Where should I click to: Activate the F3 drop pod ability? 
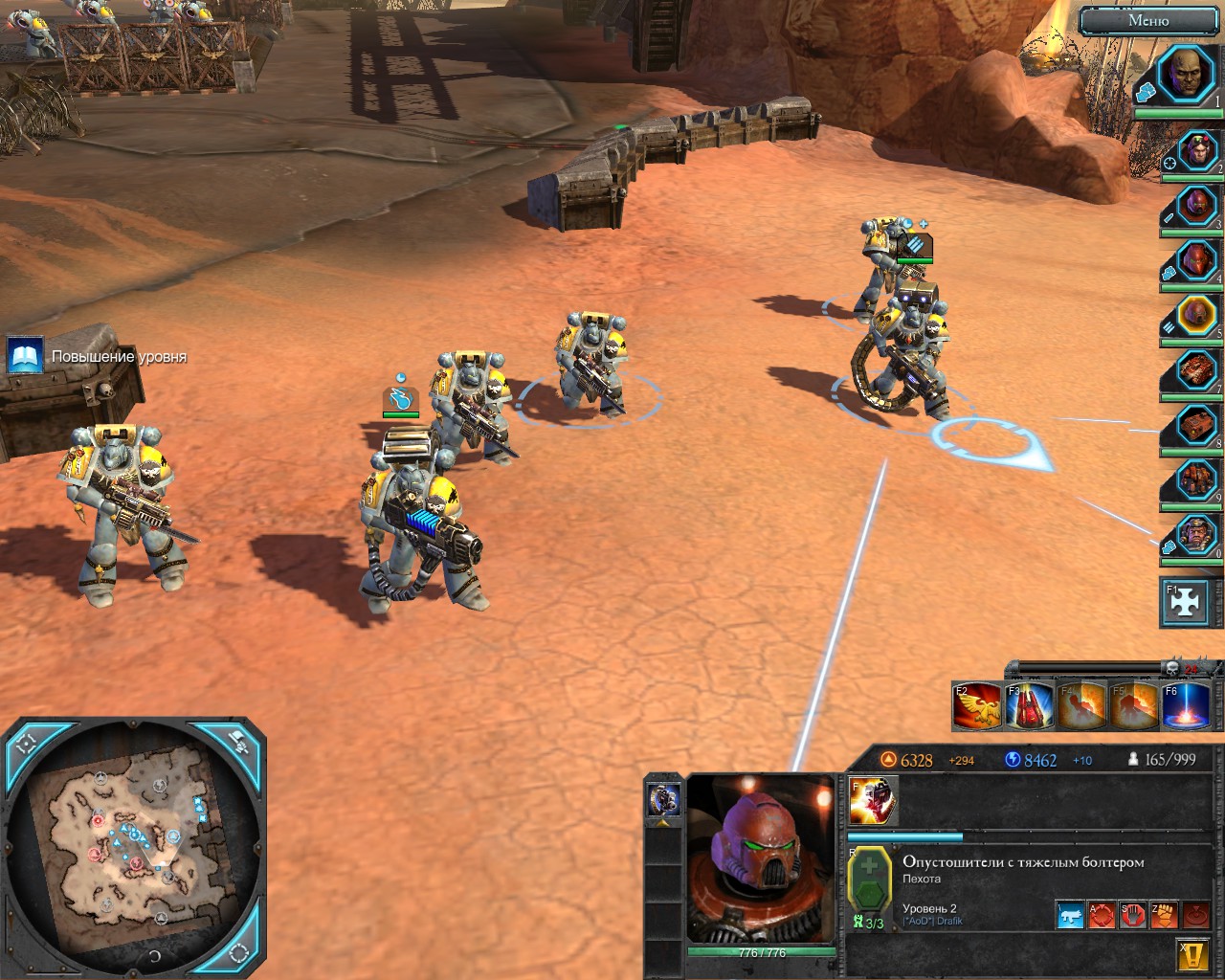[1029, 705]
